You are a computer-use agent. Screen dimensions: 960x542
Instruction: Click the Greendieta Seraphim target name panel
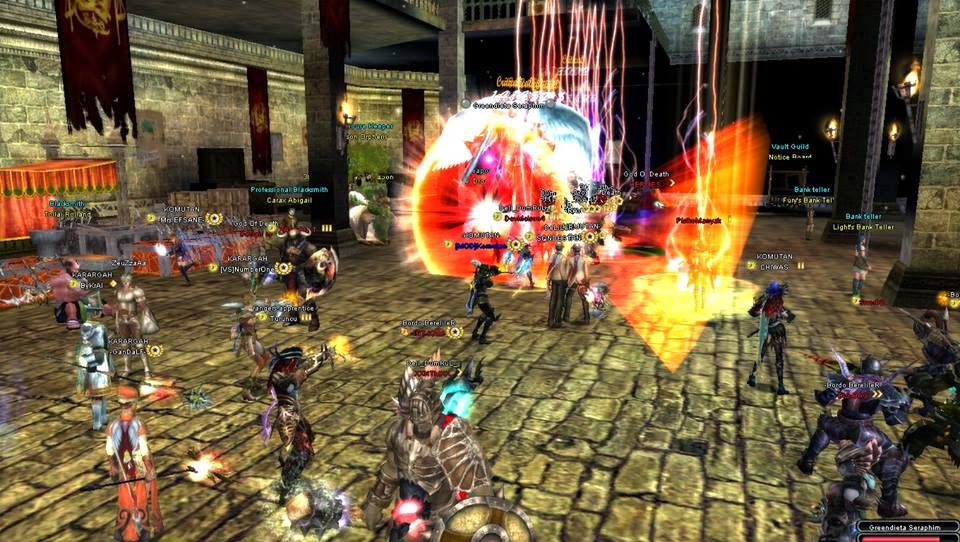point(908,527)
